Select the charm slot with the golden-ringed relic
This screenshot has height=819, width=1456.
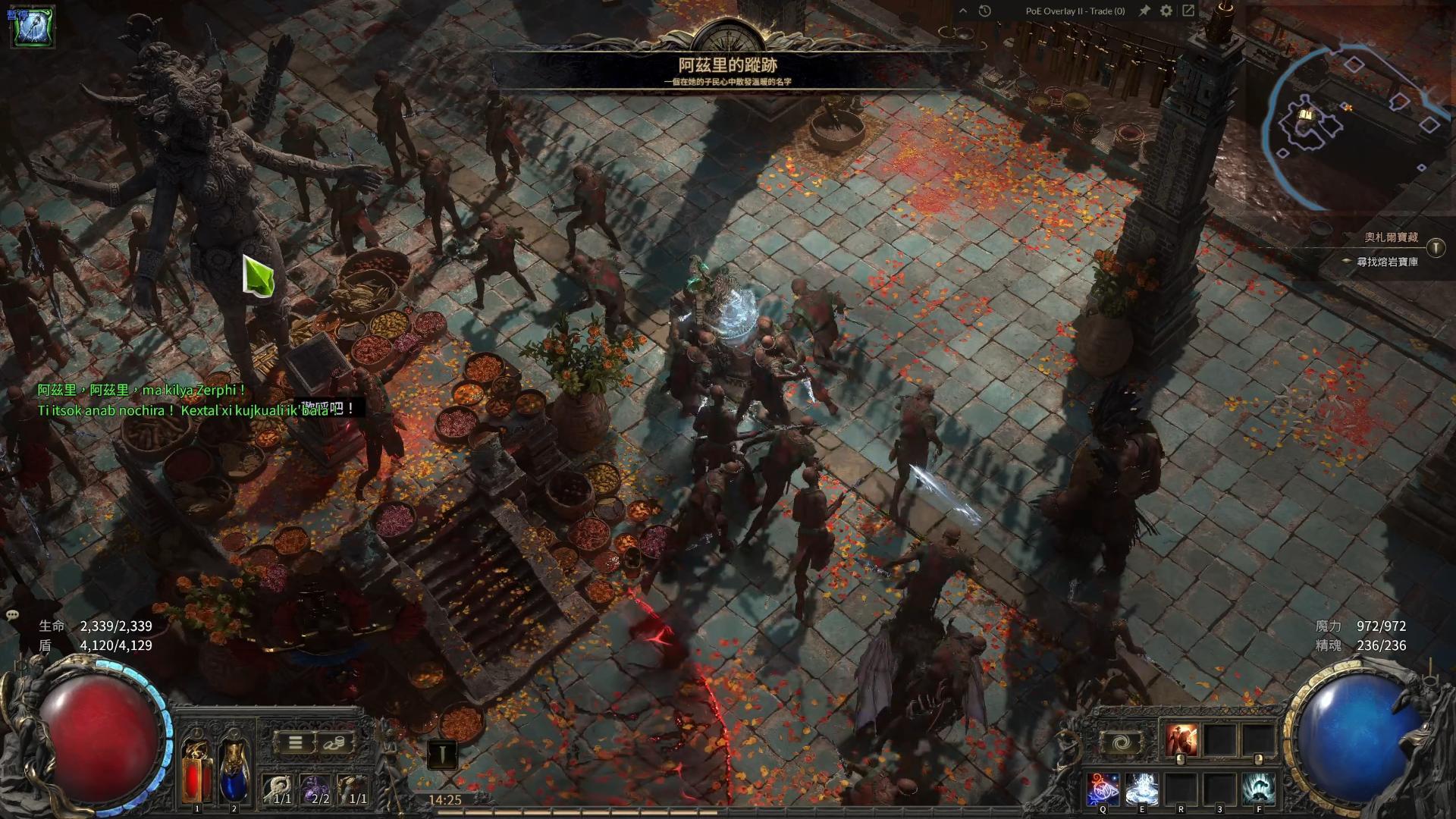click(353, 789)
